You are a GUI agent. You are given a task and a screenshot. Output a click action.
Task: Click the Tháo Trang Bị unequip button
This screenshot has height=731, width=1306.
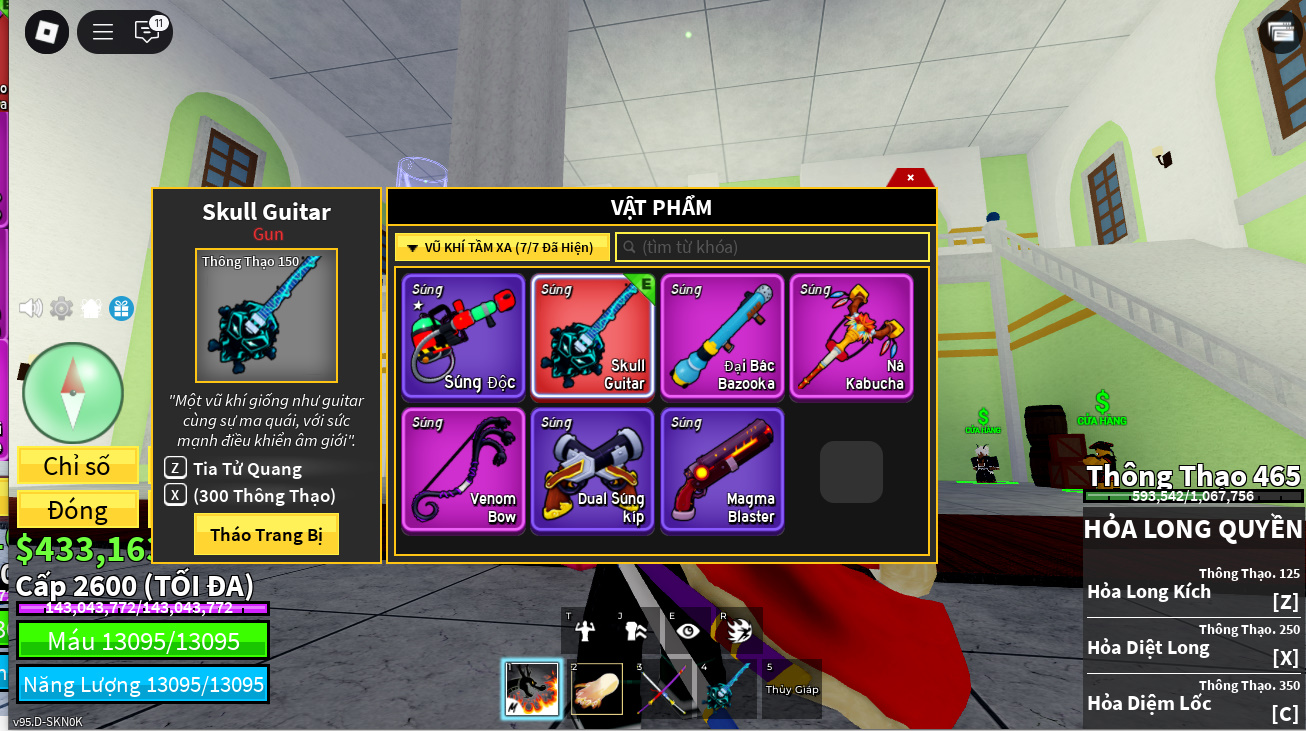[266, 535]
